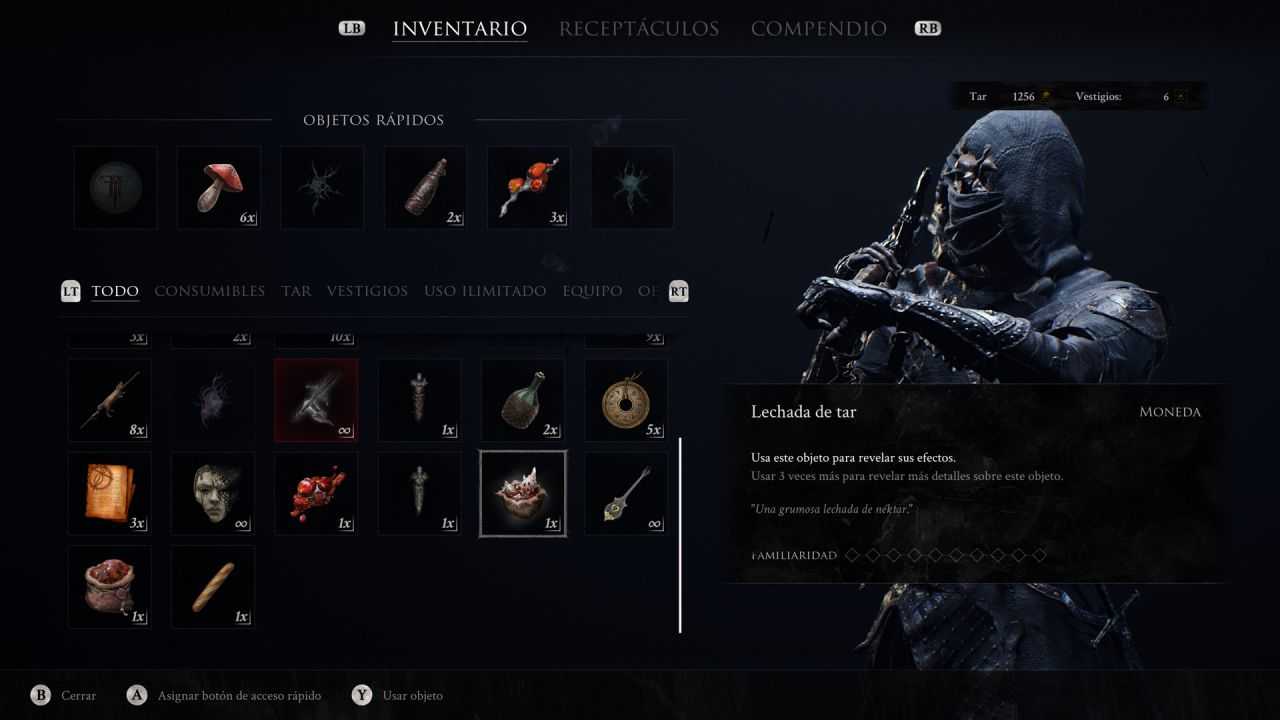
Task: Select the orange berries quick item slot
Action: (x=527, y=186)
